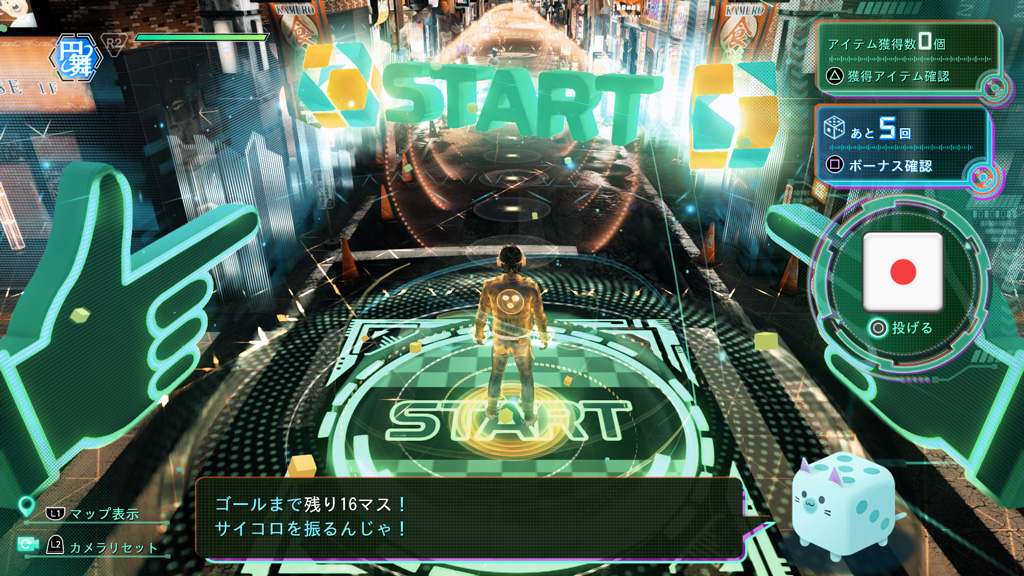Throw the dice with the red dot
Viewport: 1024px width, 576px height.
pos(903,272)
